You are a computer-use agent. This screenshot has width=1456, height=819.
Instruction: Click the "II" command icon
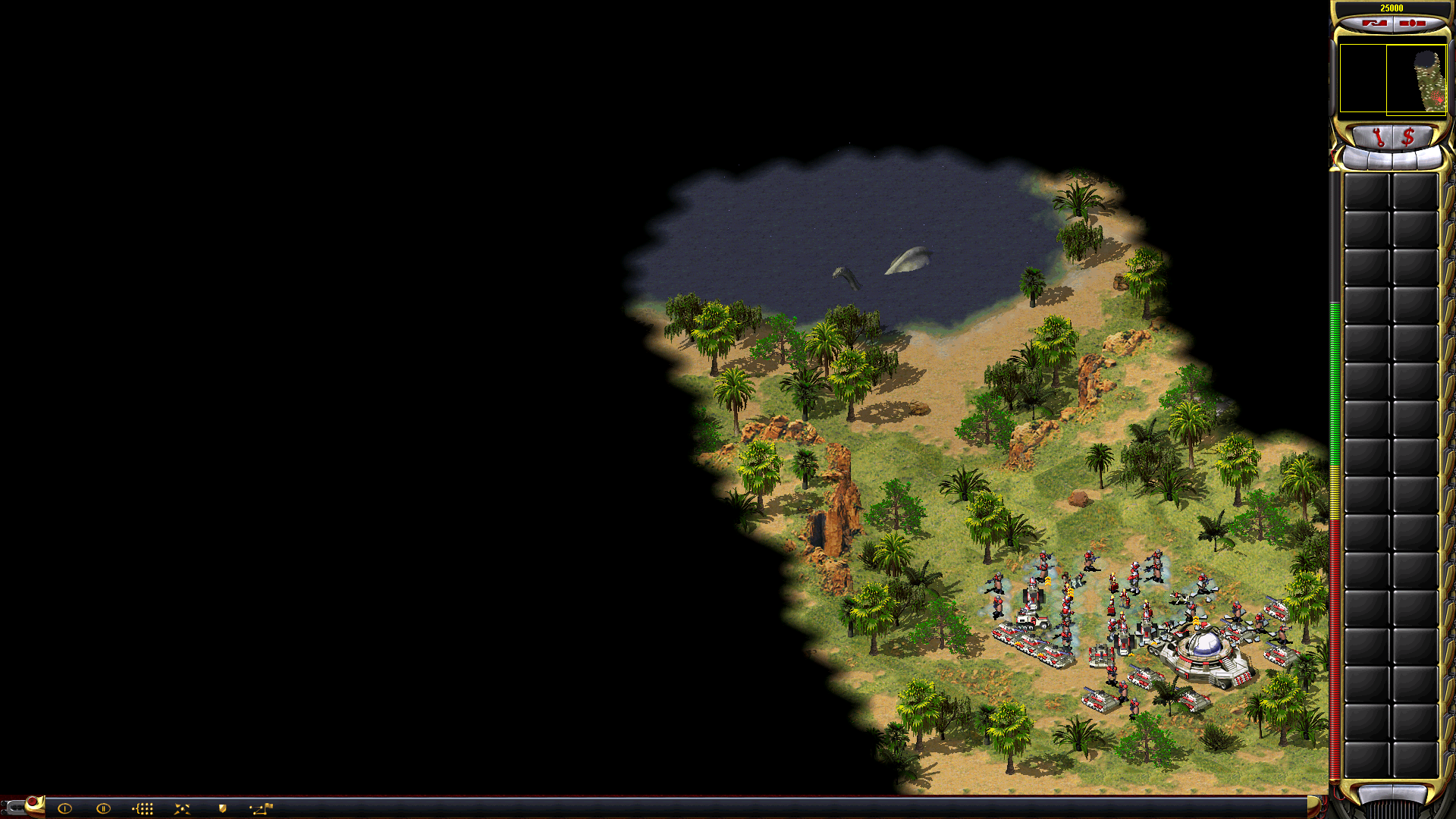point(103,807)
